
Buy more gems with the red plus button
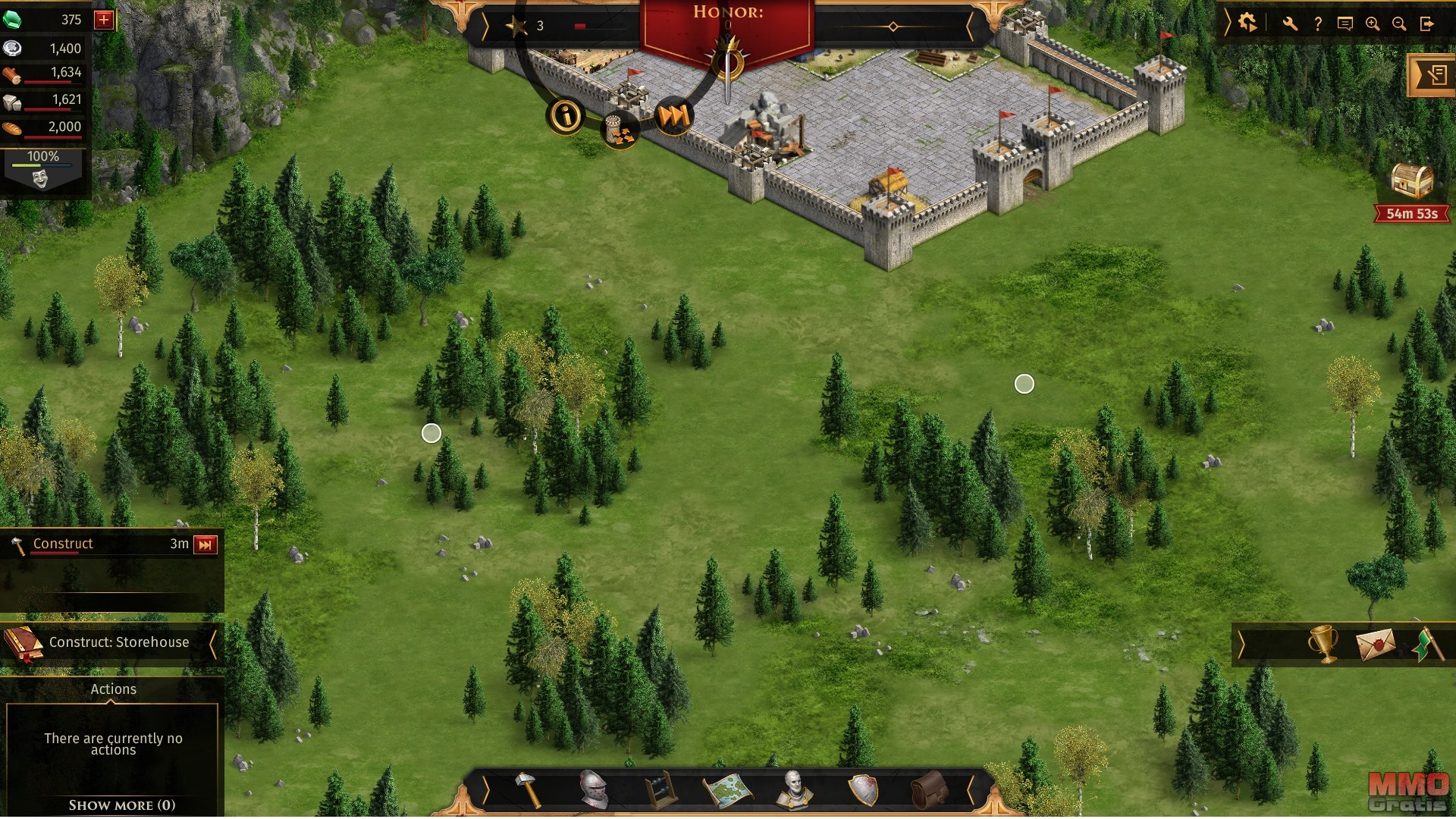[x=104, y=20]
